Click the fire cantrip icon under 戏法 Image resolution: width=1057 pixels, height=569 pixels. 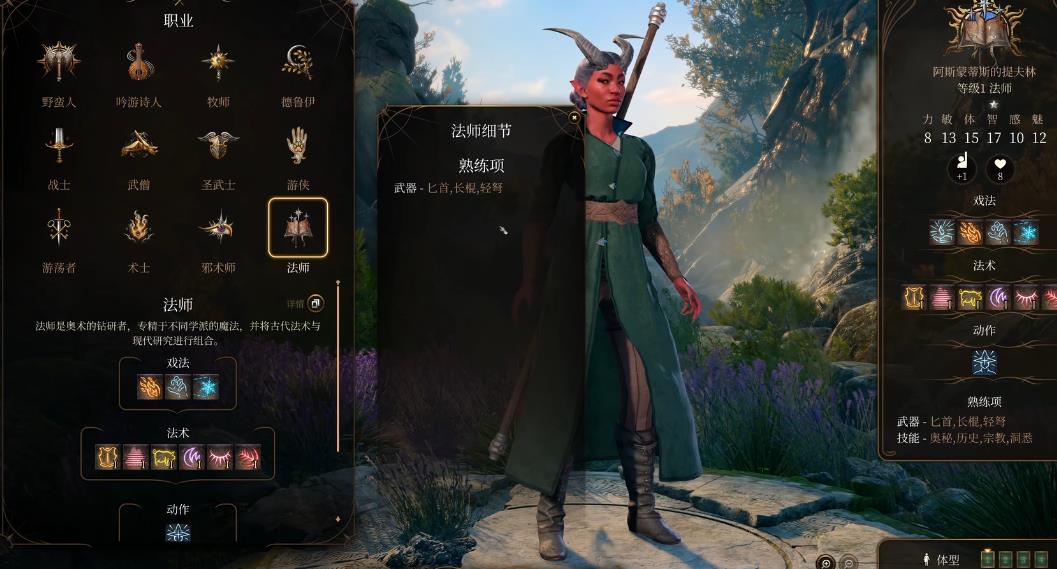pyautogui.click(x=150, y=387)
